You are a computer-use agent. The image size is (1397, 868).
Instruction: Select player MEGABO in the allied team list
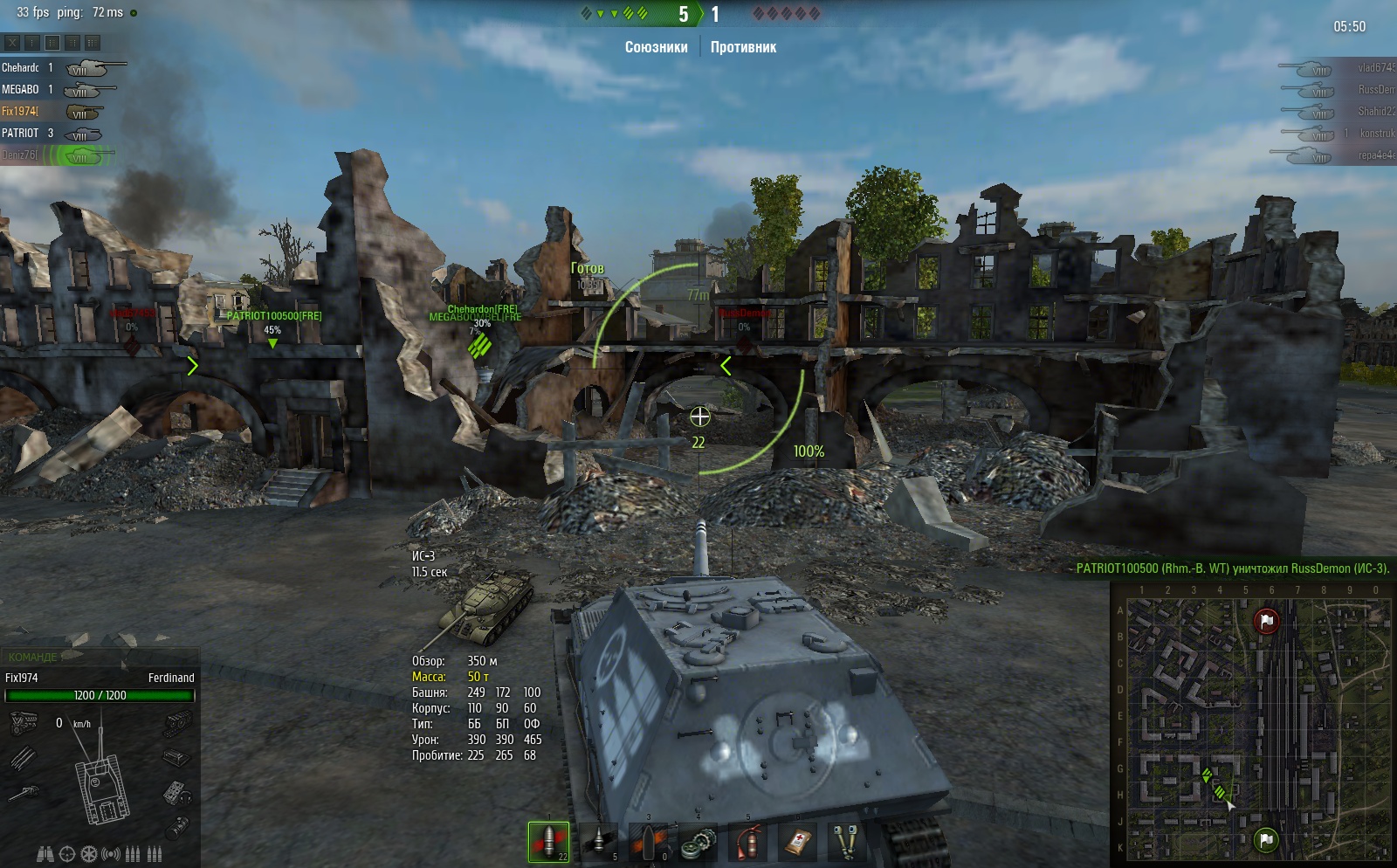[20, 89]
